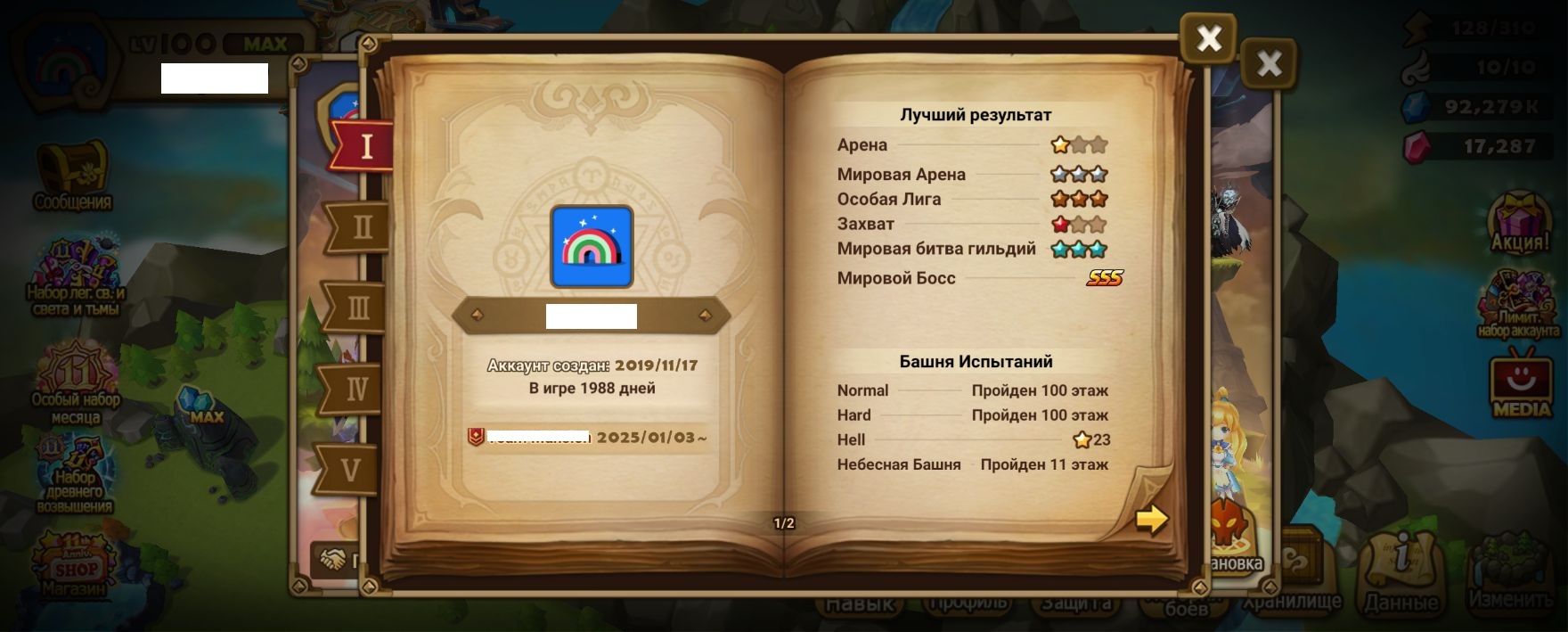Close the open profile book
The image size is (1568, 632).
1208,38
